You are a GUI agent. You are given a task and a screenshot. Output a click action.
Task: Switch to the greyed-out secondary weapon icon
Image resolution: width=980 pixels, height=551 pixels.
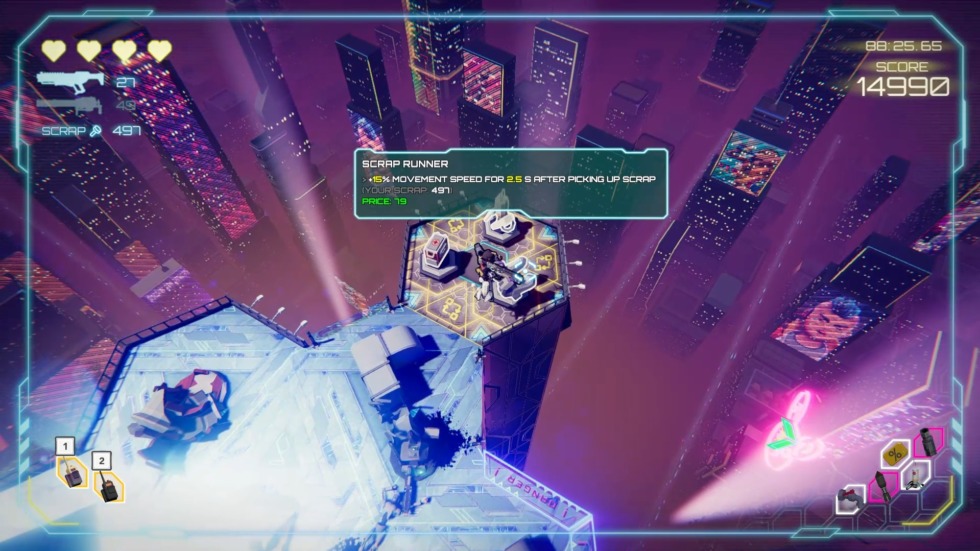[70, 104]
